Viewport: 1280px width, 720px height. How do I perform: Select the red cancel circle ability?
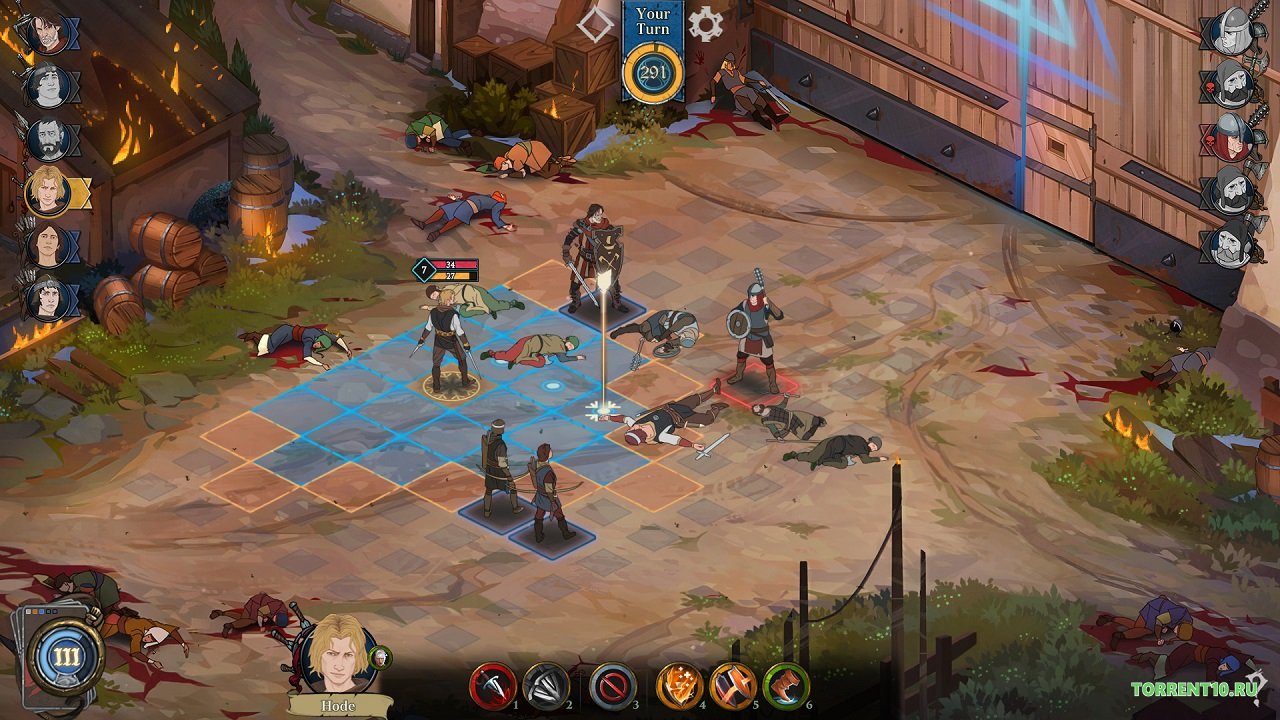(612, 686)
